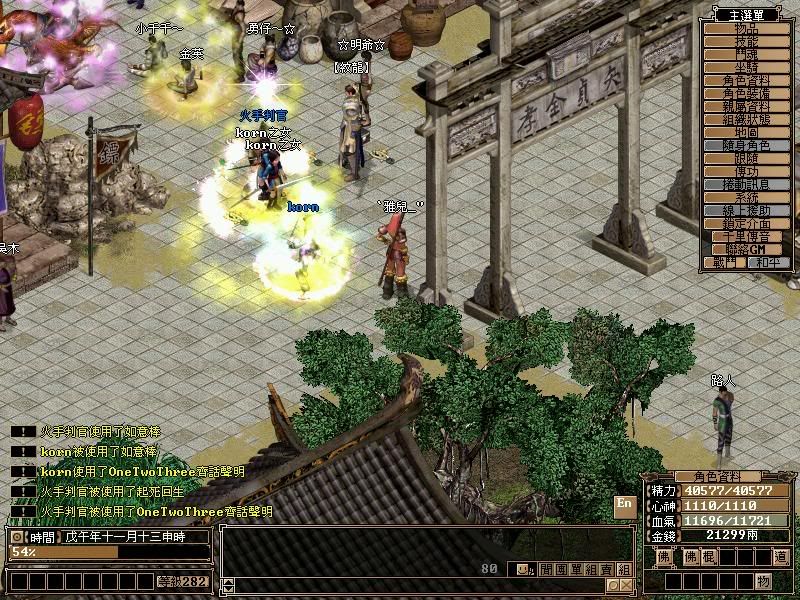Switch to 和平 peace mode
Screen dimensions: 800x600
(767, 262)
